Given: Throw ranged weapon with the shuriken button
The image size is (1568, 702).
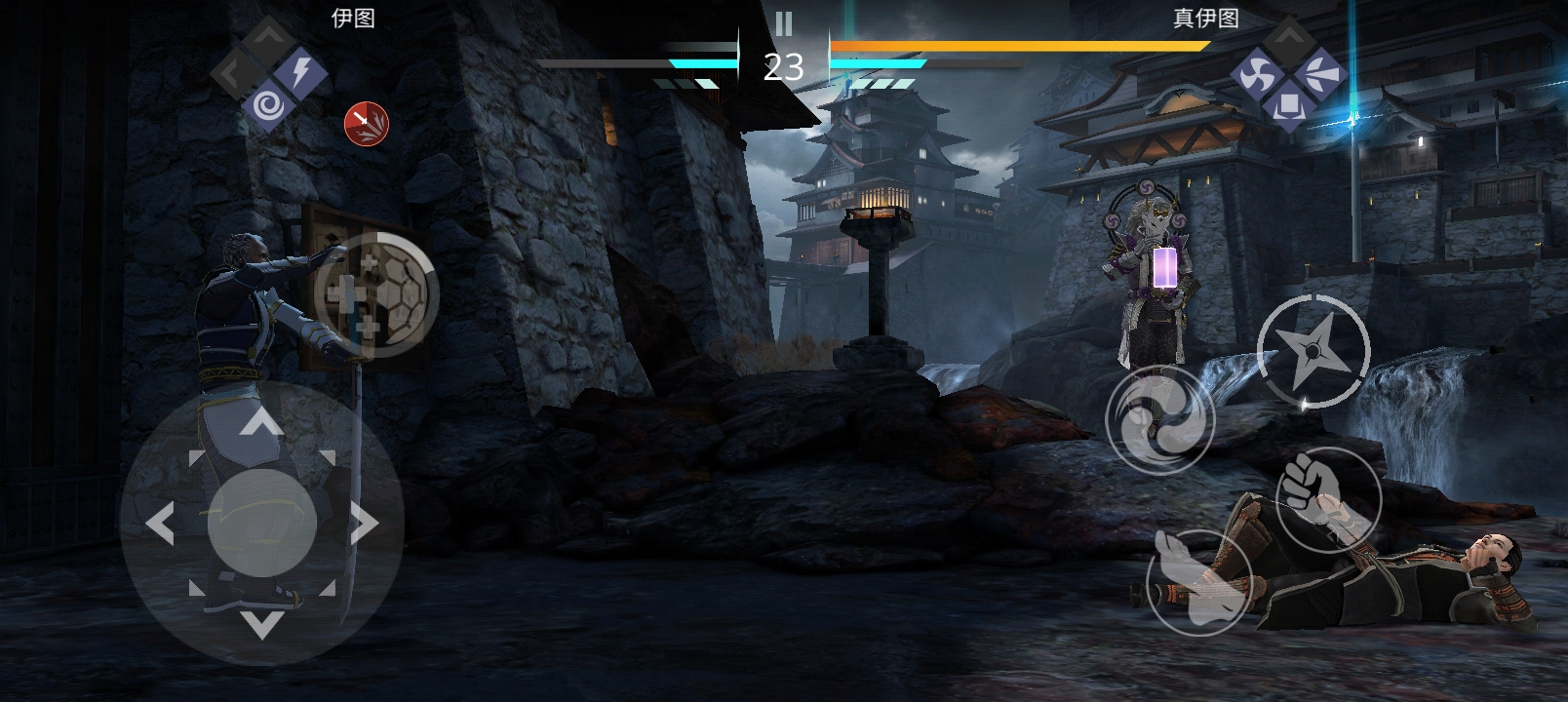Looking at the screenshot, I should 1313,351.
